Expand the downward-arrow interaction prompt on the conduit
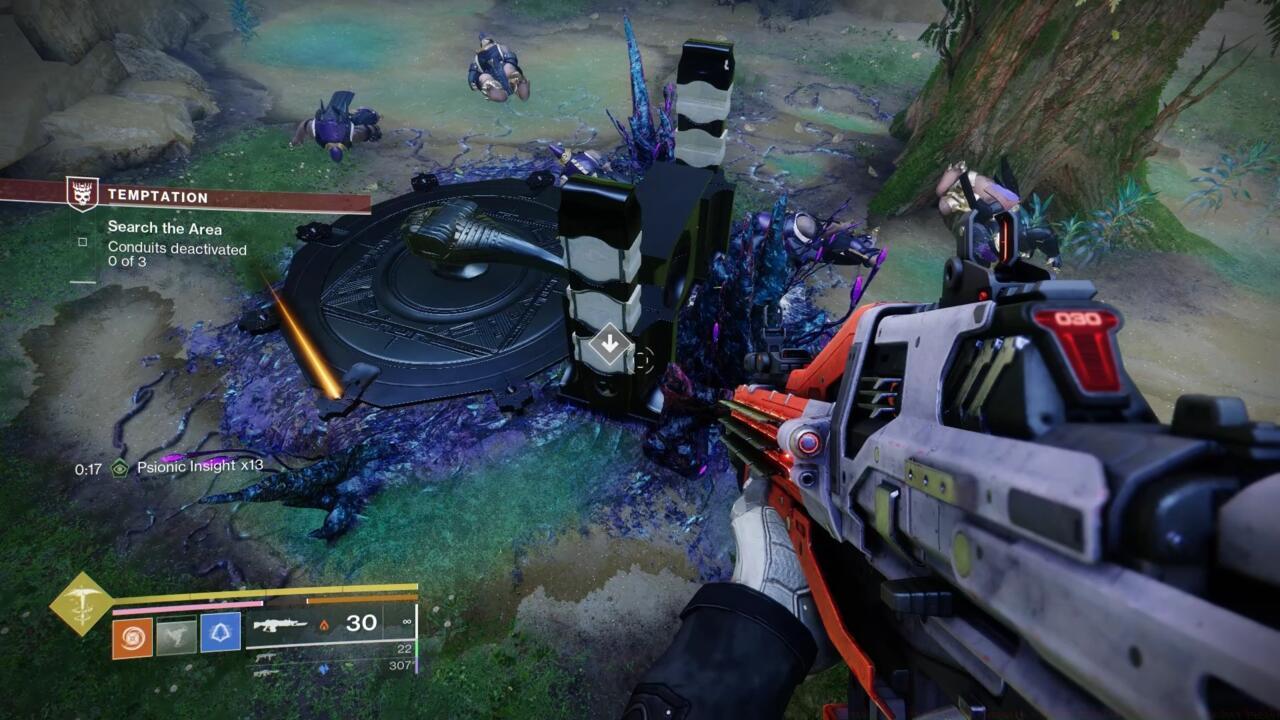The width and height of the screenshot is (1280, 720). (610, 342)
